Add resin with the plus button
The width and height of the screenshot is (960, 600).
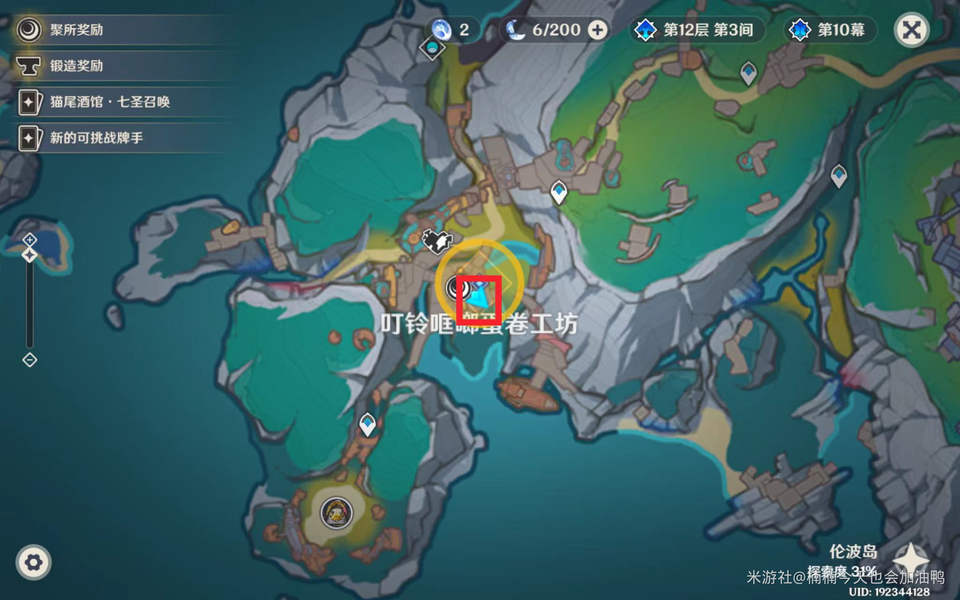[x=597, y=30]
